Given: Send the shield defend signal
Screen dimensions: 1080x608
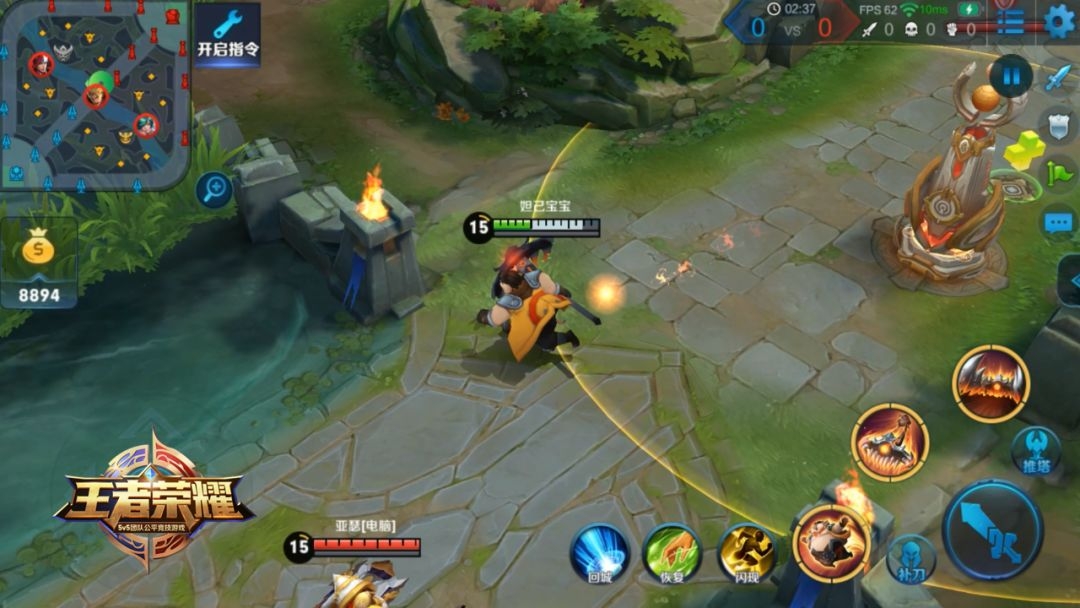Looking at the screenshot, I should [x=1059, y=125].
